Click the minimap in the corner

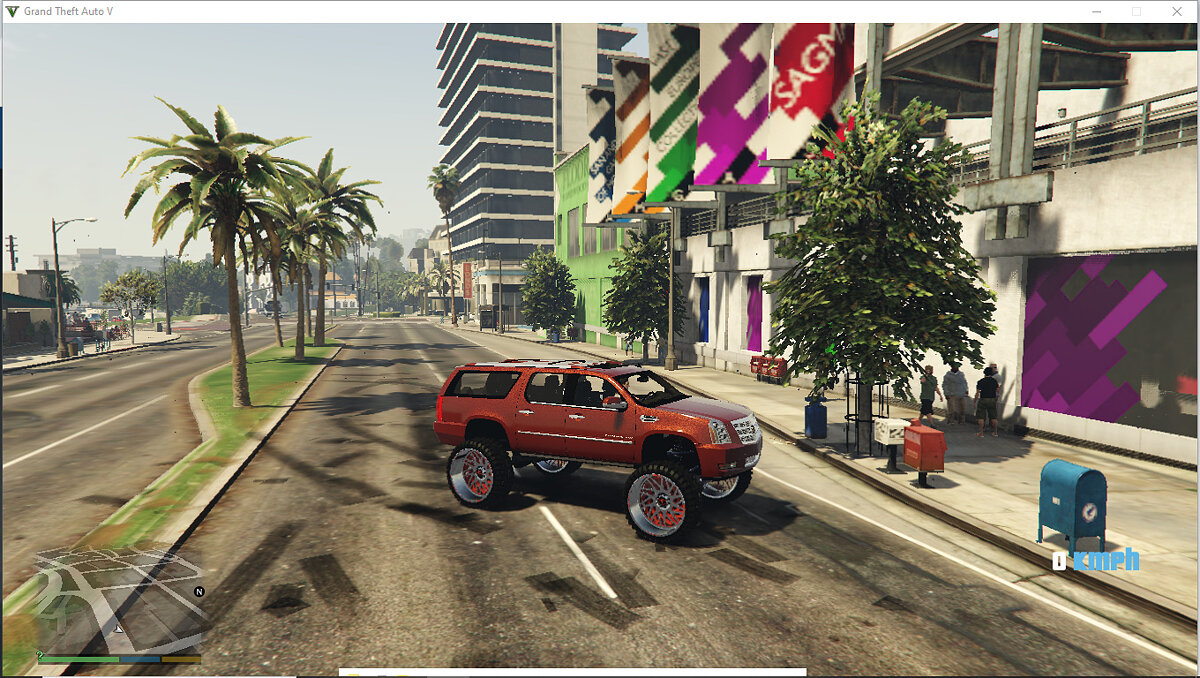pyautogui.click(x=118, y=600)
